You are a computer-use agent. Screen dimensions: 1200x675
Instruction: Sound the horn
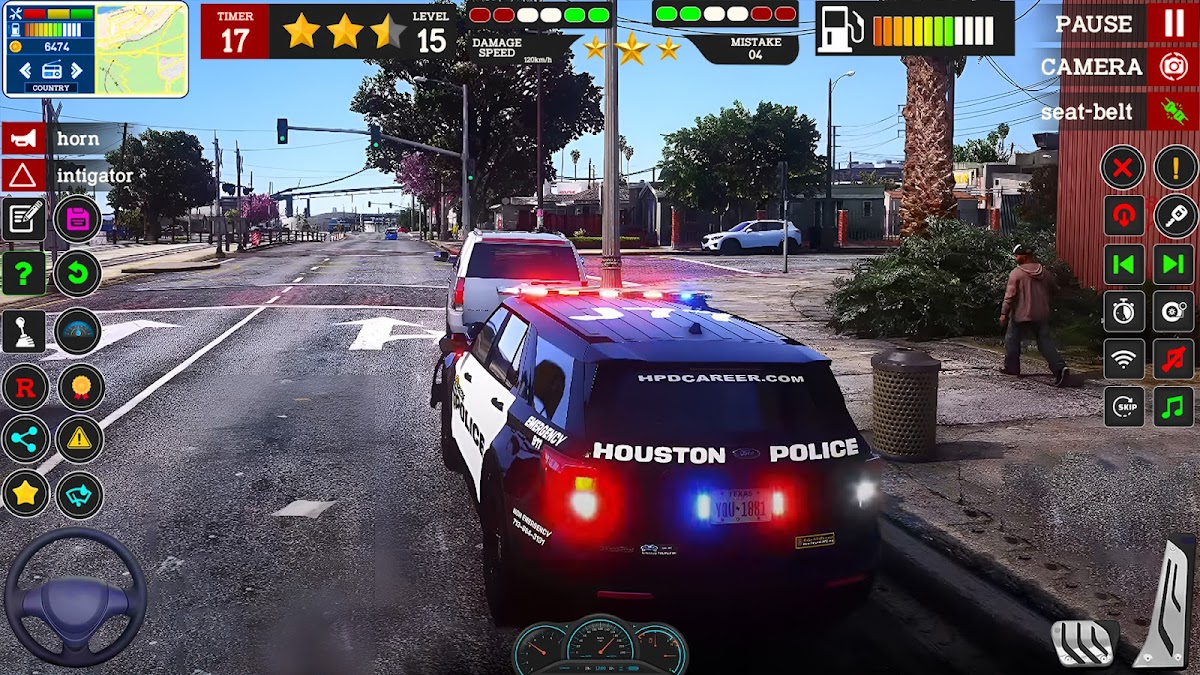click(x=24, y=138)
